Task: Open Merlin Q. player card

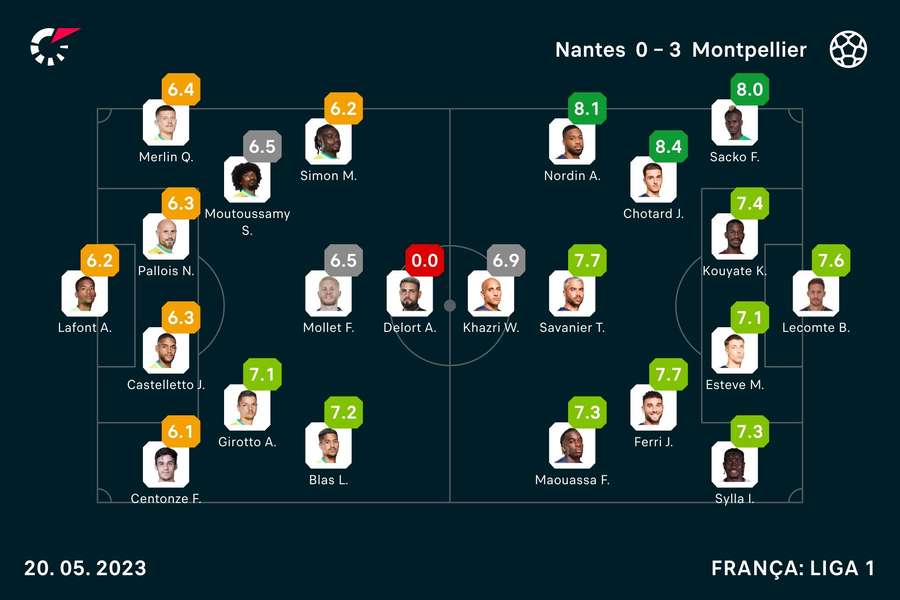Action: pos(165,123)
